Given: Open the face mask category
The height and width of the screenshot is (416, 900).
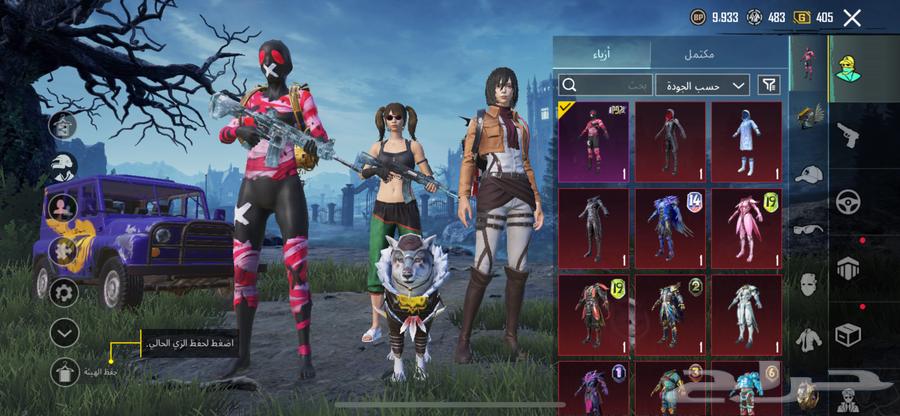Looking at the screenshot, I should [808, 283].
